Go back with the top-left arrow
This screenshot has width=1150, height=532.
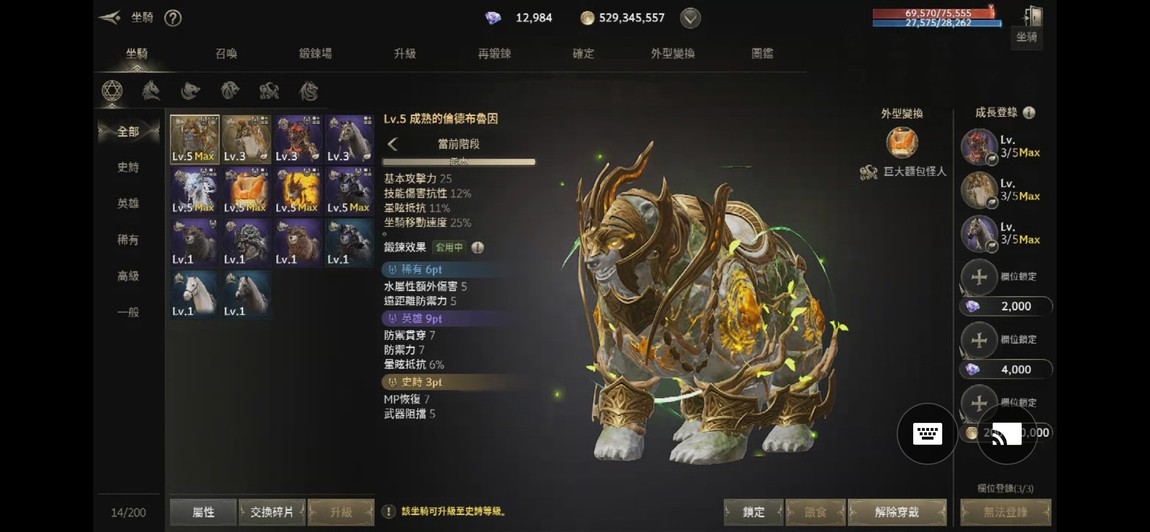tap(110, 18)
